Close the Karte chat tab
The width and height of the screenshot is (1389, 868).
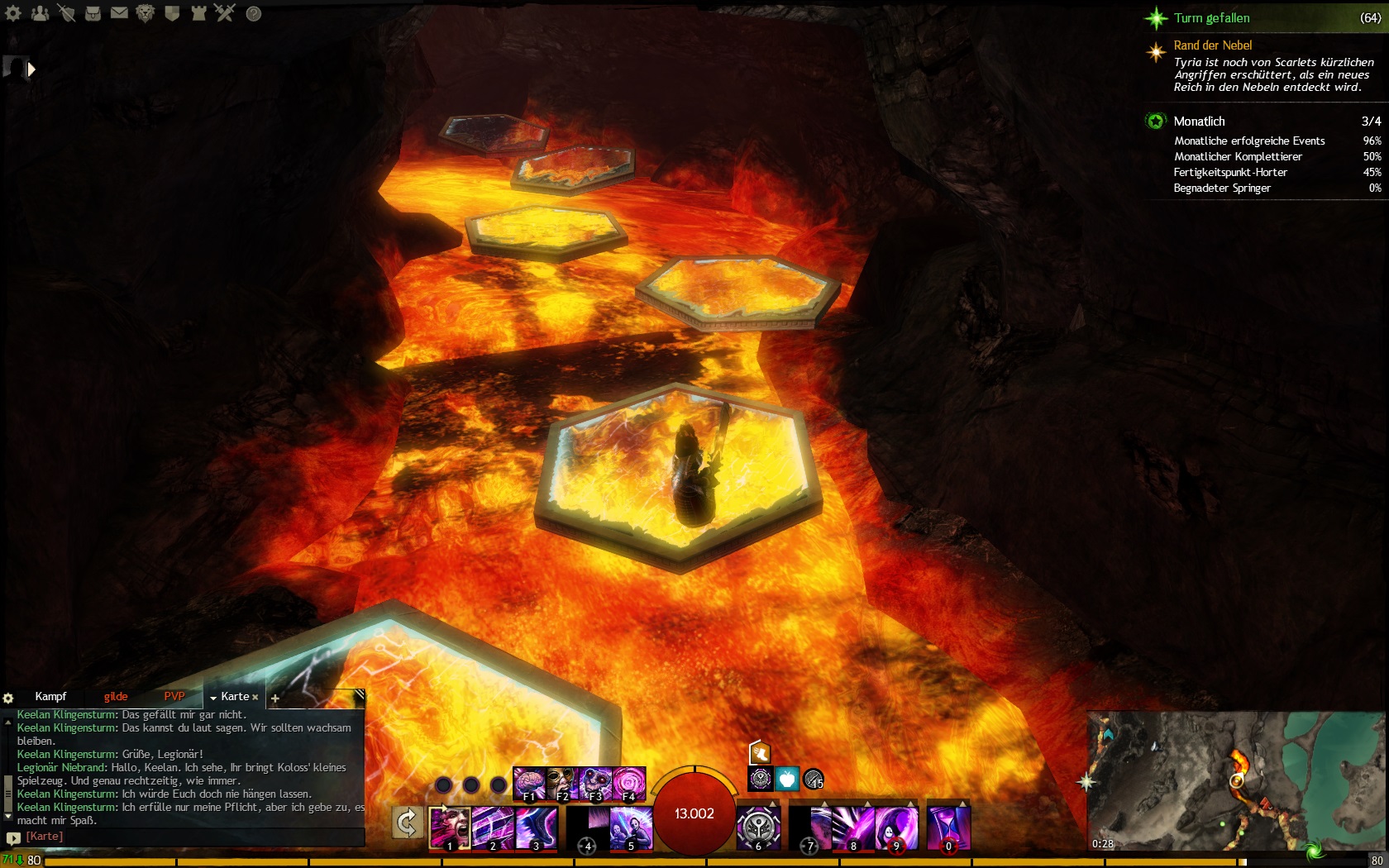click(x=255, y=698)
